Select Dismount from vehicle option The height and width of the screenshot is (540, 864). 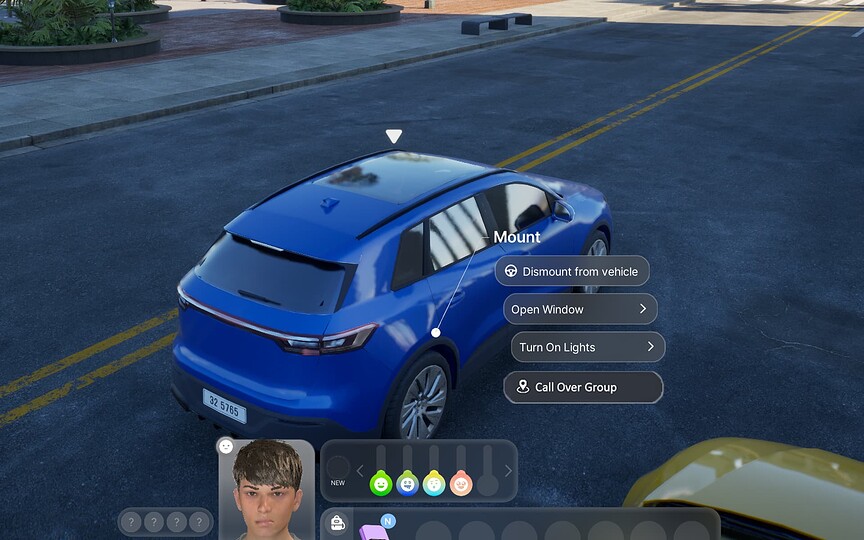coord(573,271)
